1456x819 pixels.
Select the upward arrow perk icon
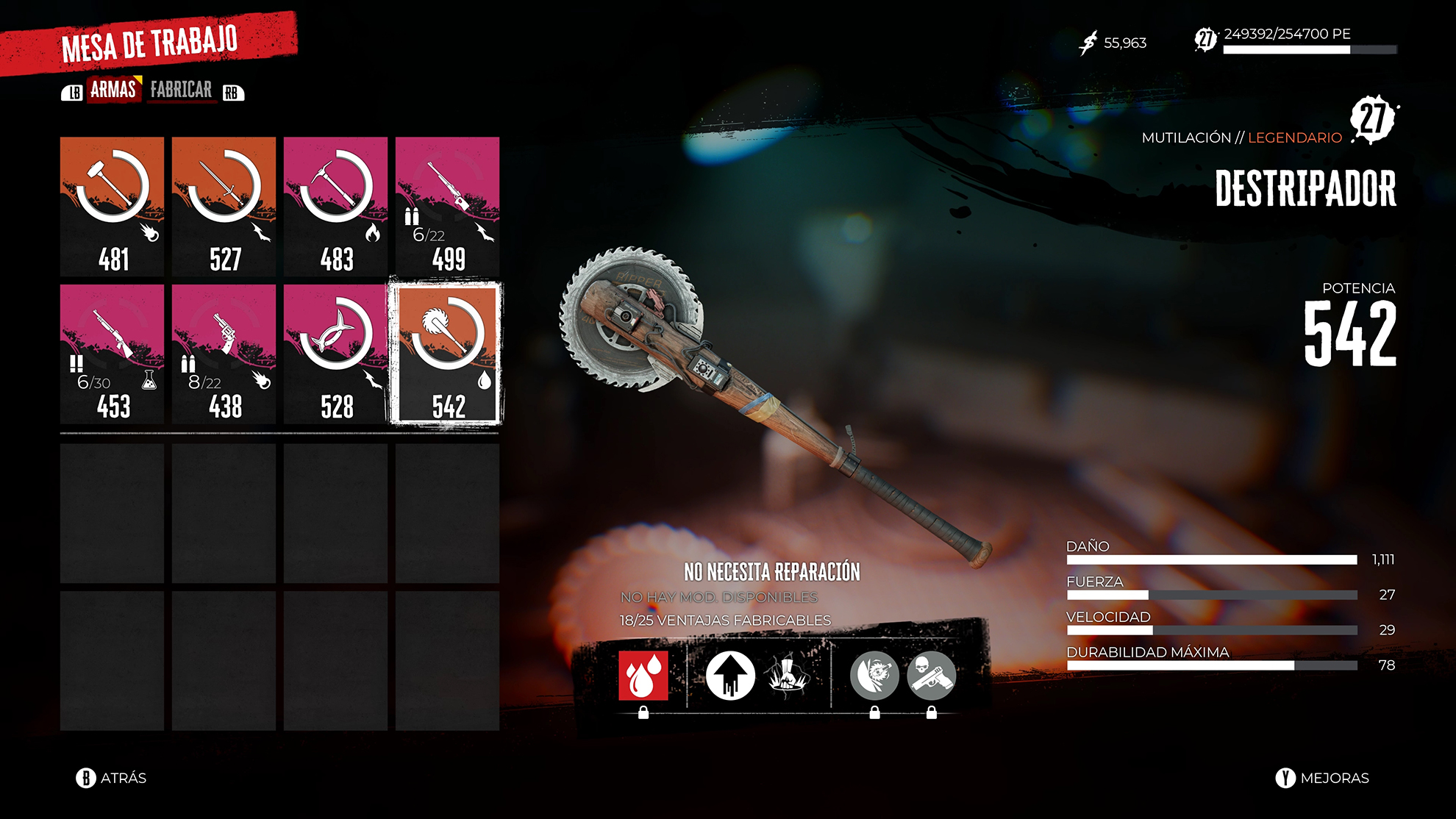tap(730, 675)
